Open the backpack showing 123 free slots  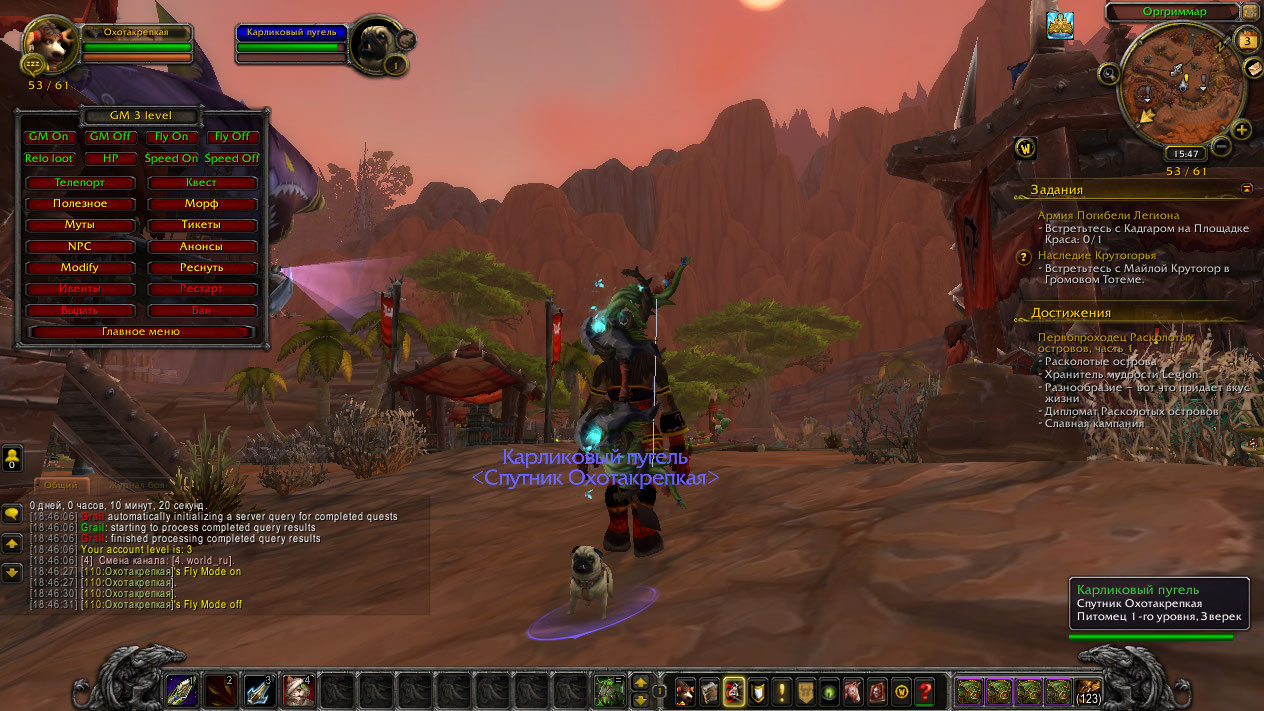[x=1088, y=690]
